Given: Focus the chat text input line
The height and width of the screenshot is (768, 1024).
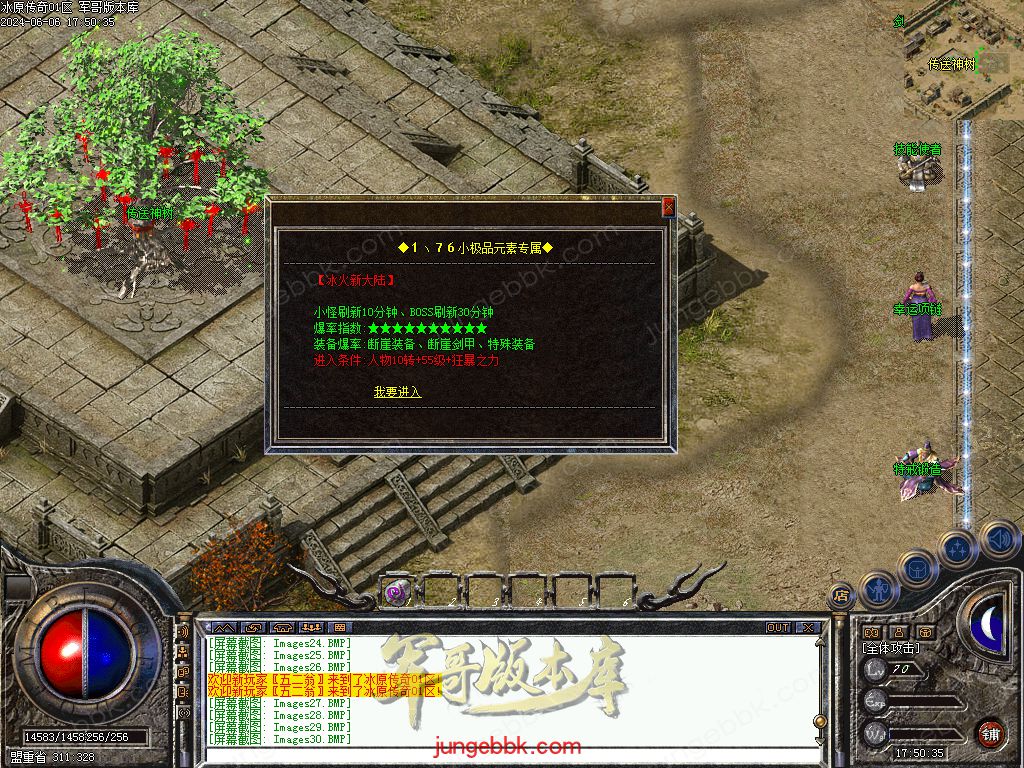Looking at the screenshot, I should 500,752.
